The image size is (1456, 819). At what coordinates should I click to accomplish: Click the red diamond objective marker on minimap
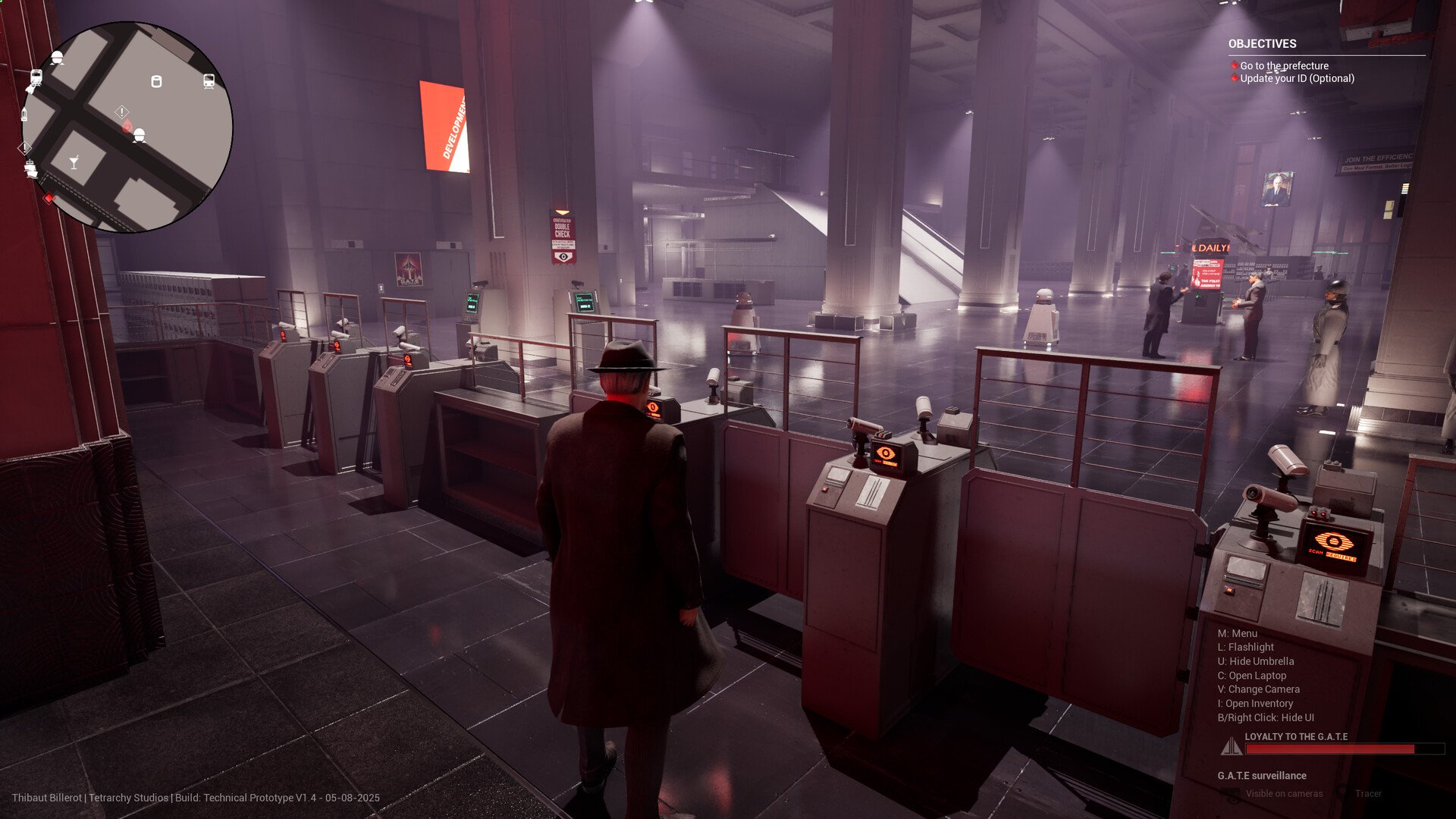(49, 199)
